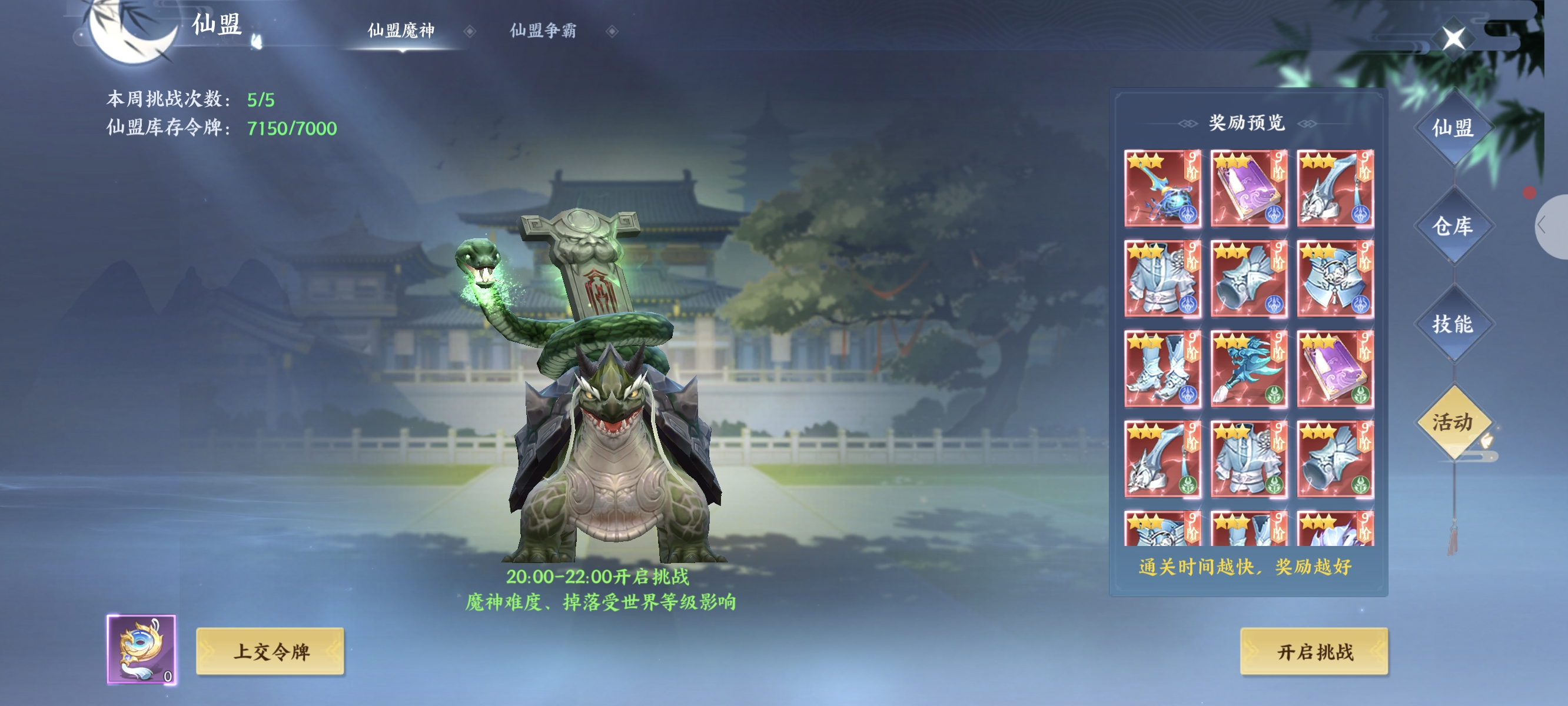Viewport: 1568px width, 706px height.
Task: Click the 上交令牌 button
Action: tap(270, 651)
